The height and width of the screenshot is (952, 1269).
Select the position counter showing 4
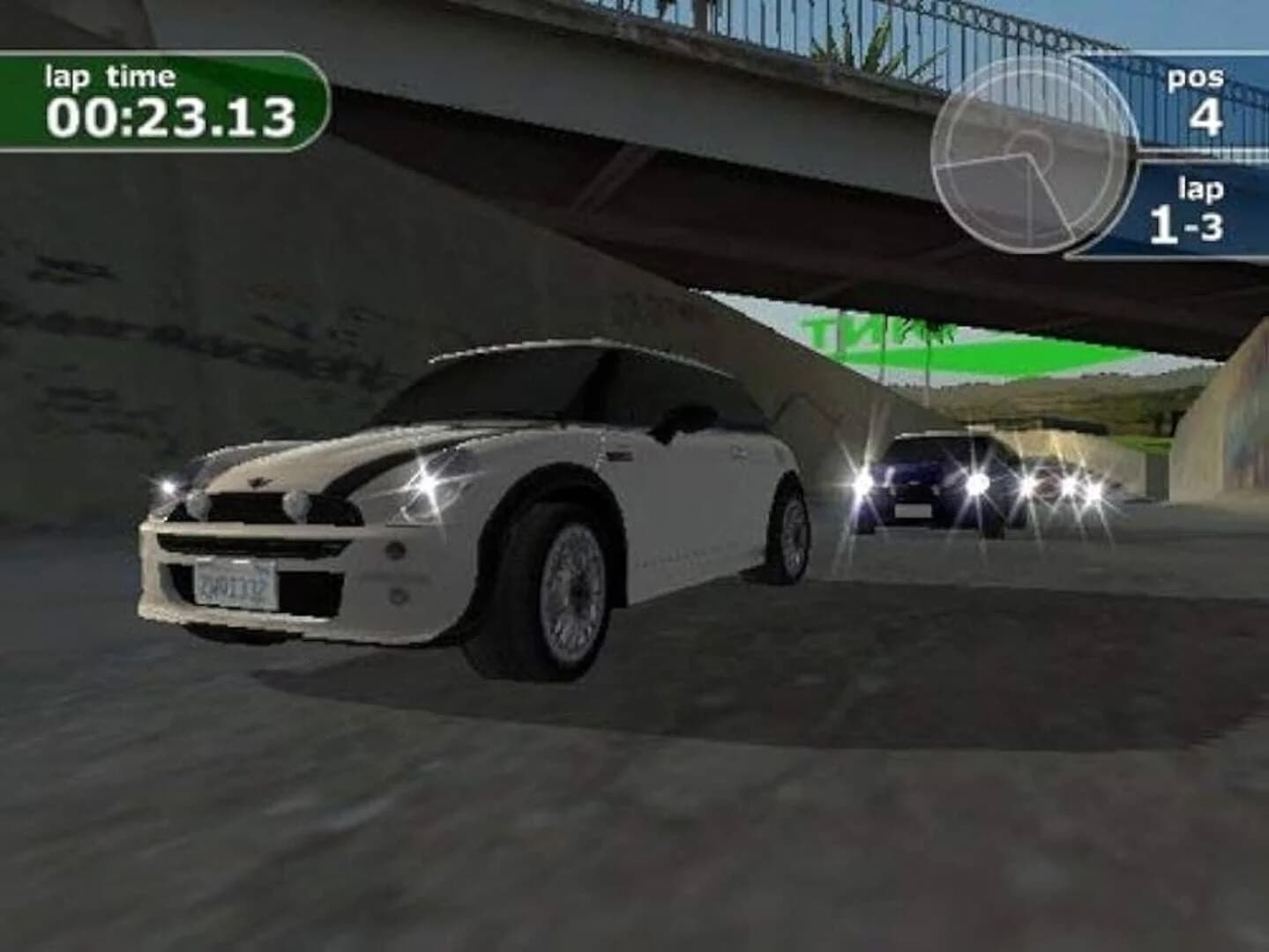[x=1209, y=115]
